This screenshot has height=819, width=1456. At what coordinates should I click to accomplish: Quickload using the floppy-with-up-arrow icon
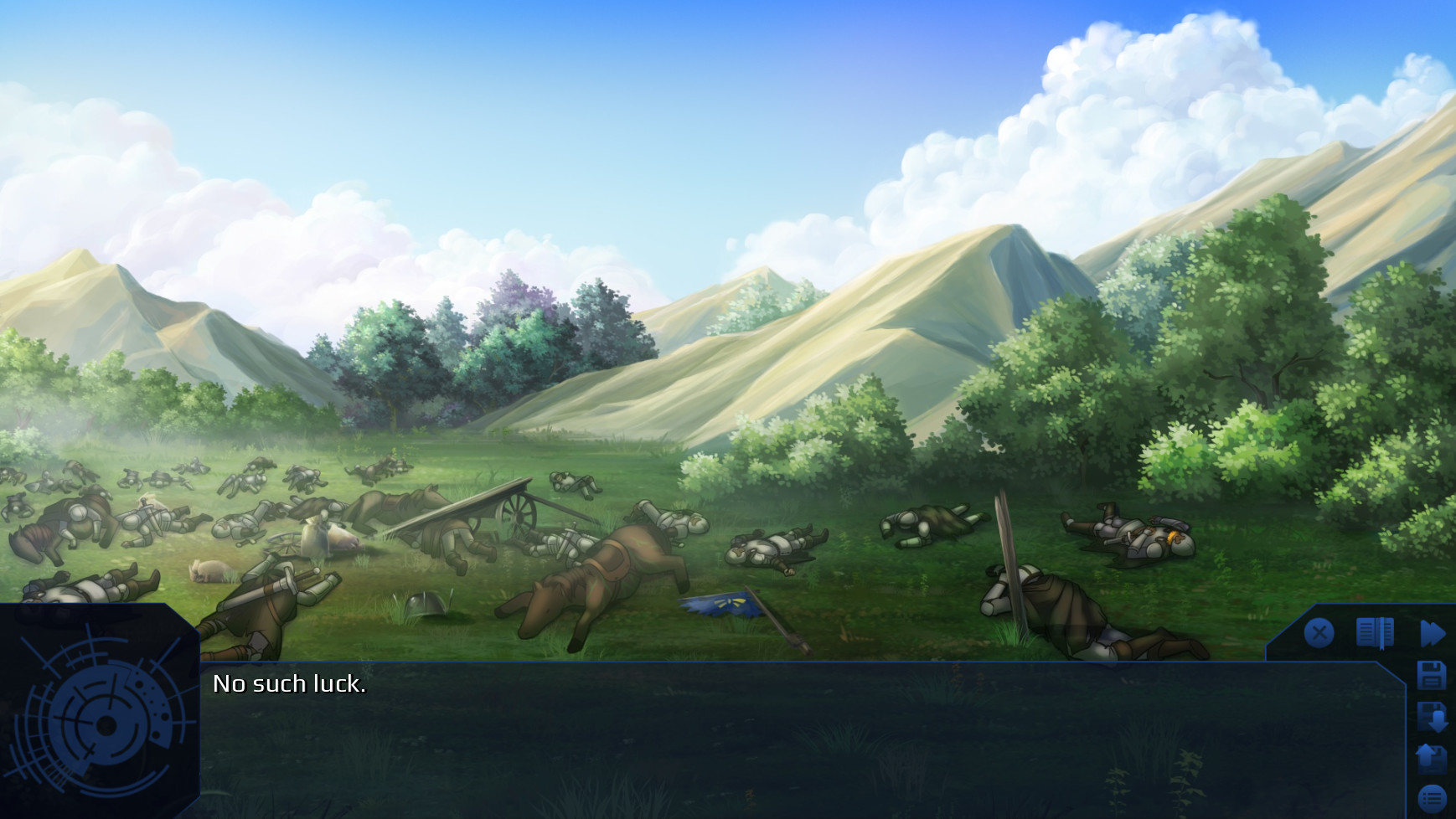pyautogui.click(x=1430, y=757)
